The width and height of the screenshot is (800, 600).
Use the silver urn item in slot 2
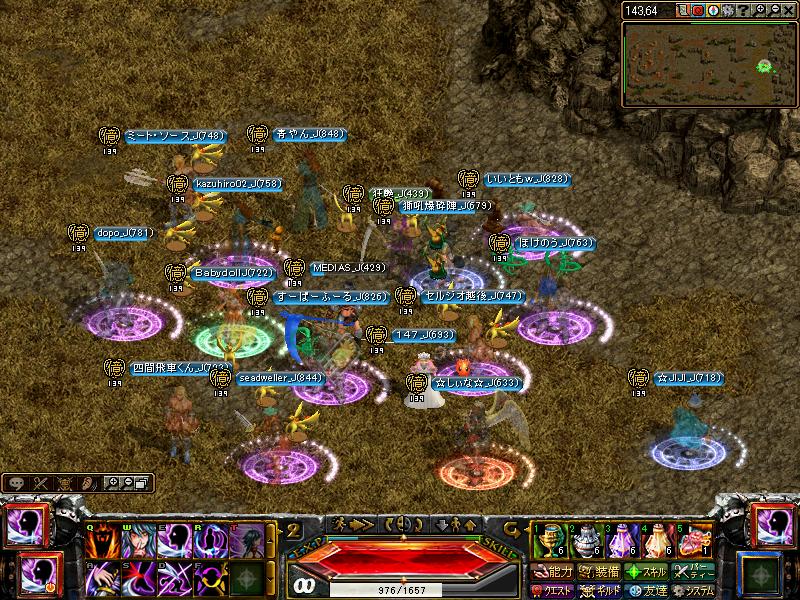point(583,540)
